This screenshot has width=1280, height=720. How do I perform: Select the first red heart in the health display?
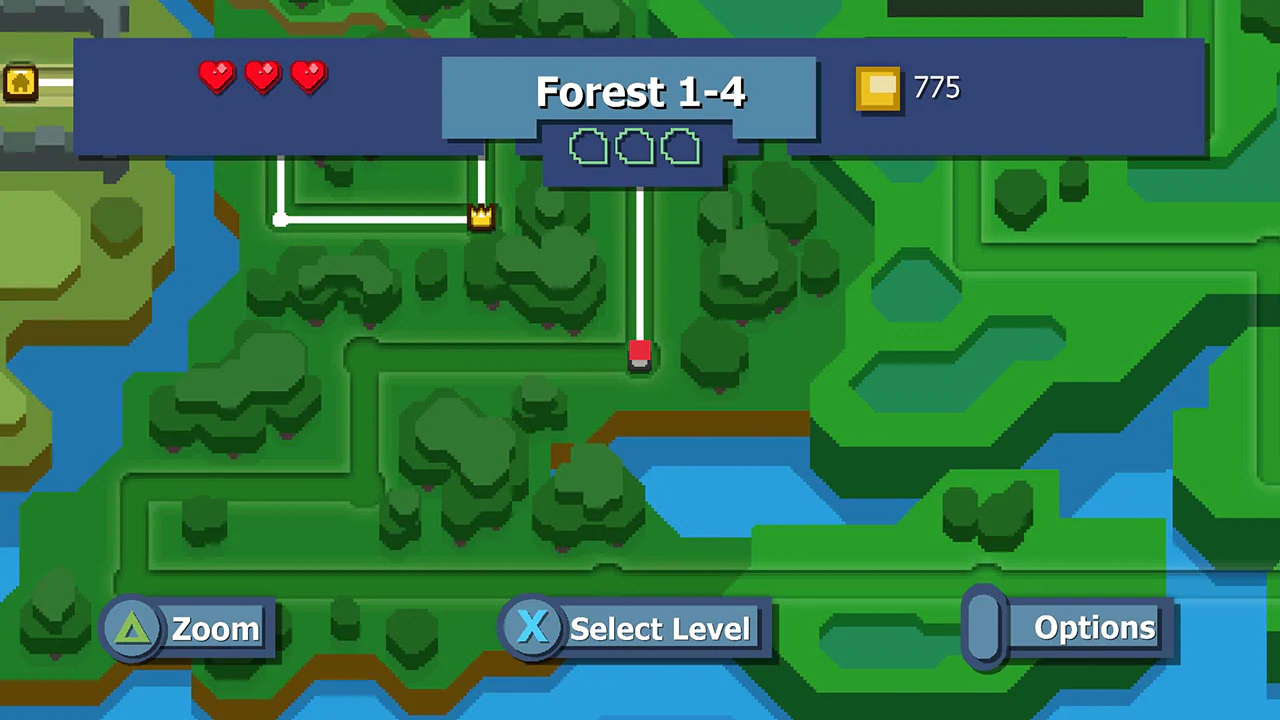(216, 78)
